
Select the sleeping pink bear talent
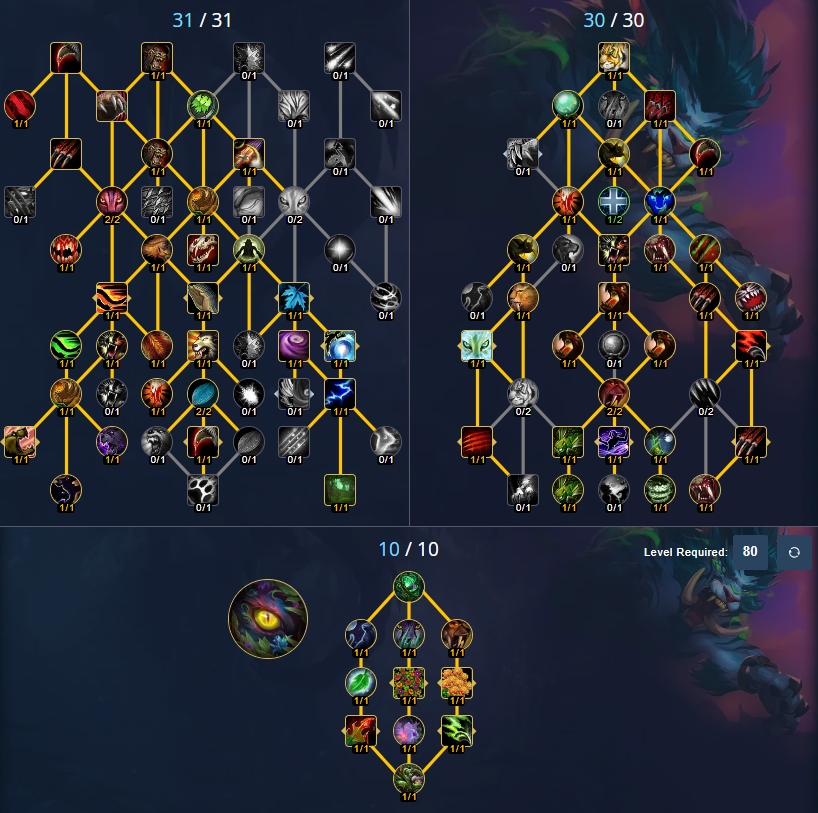point(19,440)
